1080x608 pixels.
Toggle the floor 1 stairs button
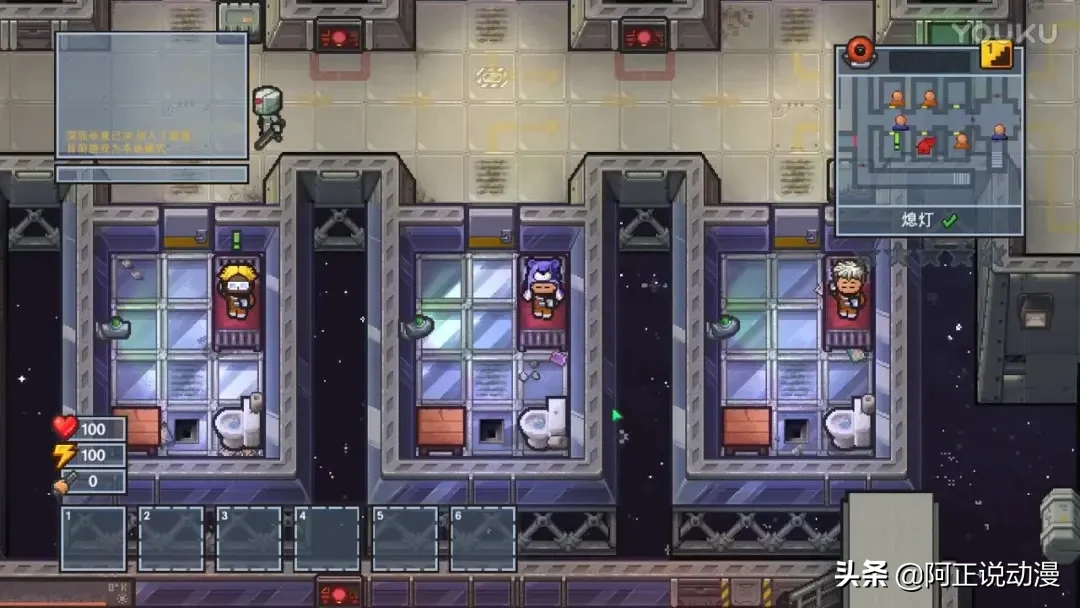(996, 54)
